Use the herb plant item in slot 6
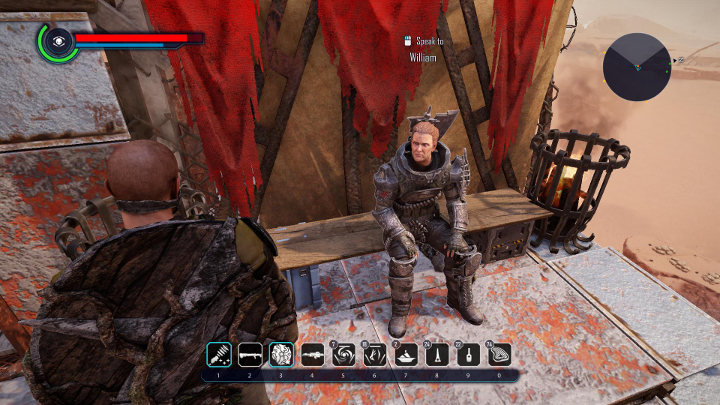The height and width of the screenshot is (405, 720). point(375,354)
